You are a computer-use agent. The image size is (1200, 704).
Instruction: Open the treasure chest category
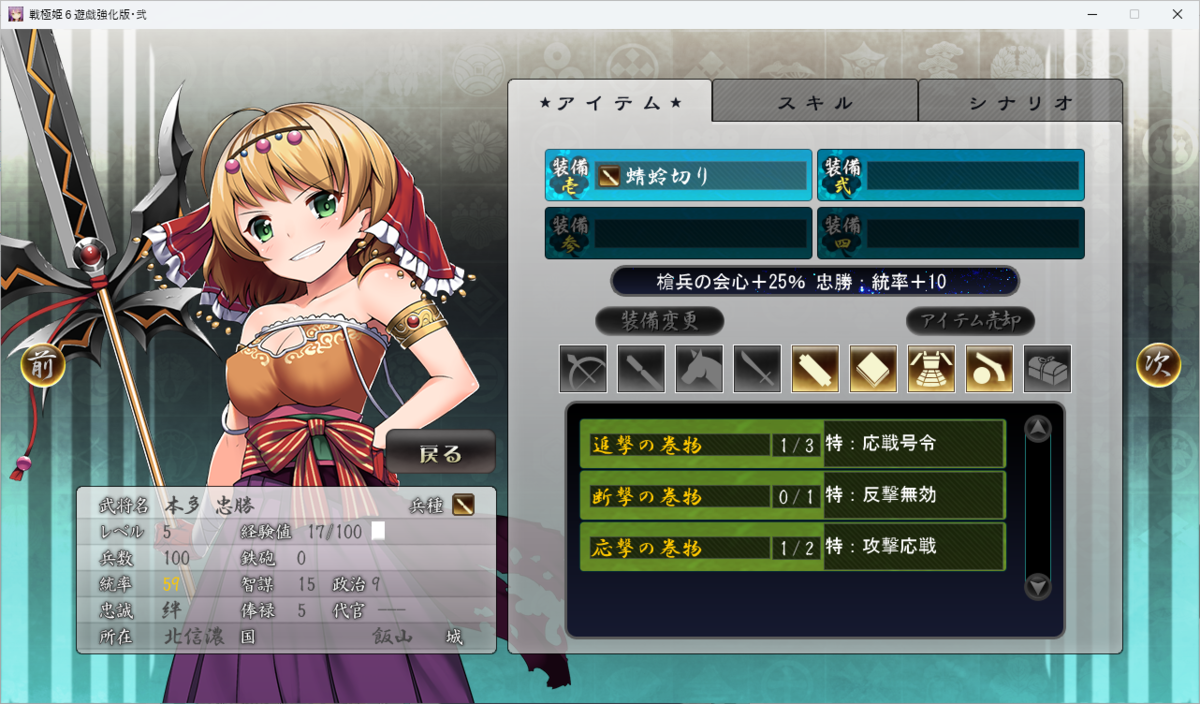(1047, 369)
